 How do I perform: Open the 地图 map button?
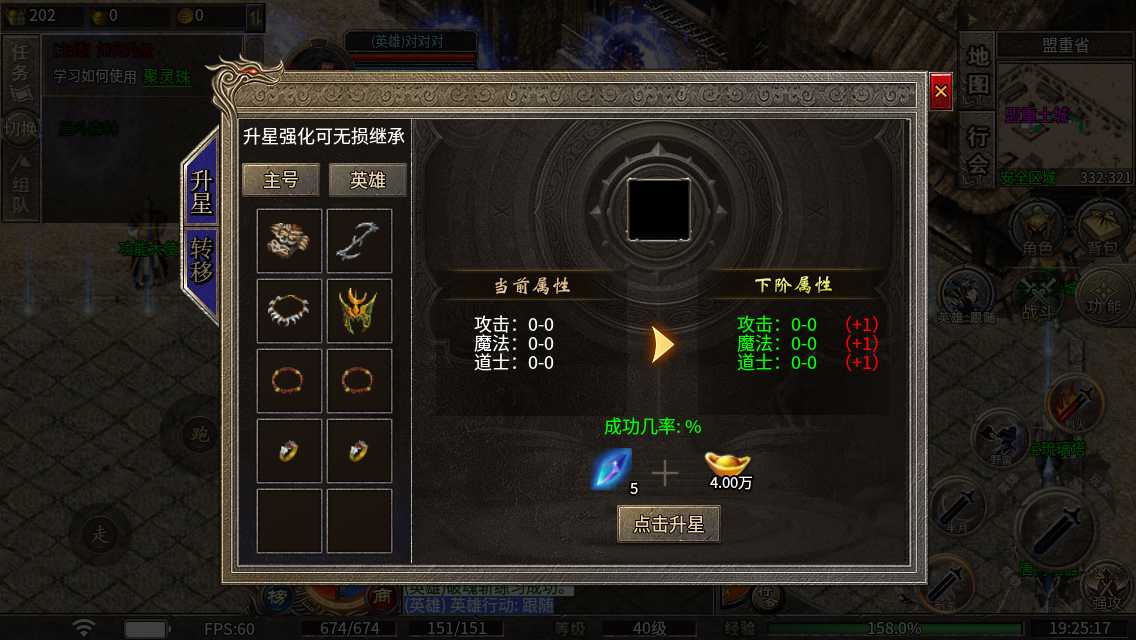977,71
